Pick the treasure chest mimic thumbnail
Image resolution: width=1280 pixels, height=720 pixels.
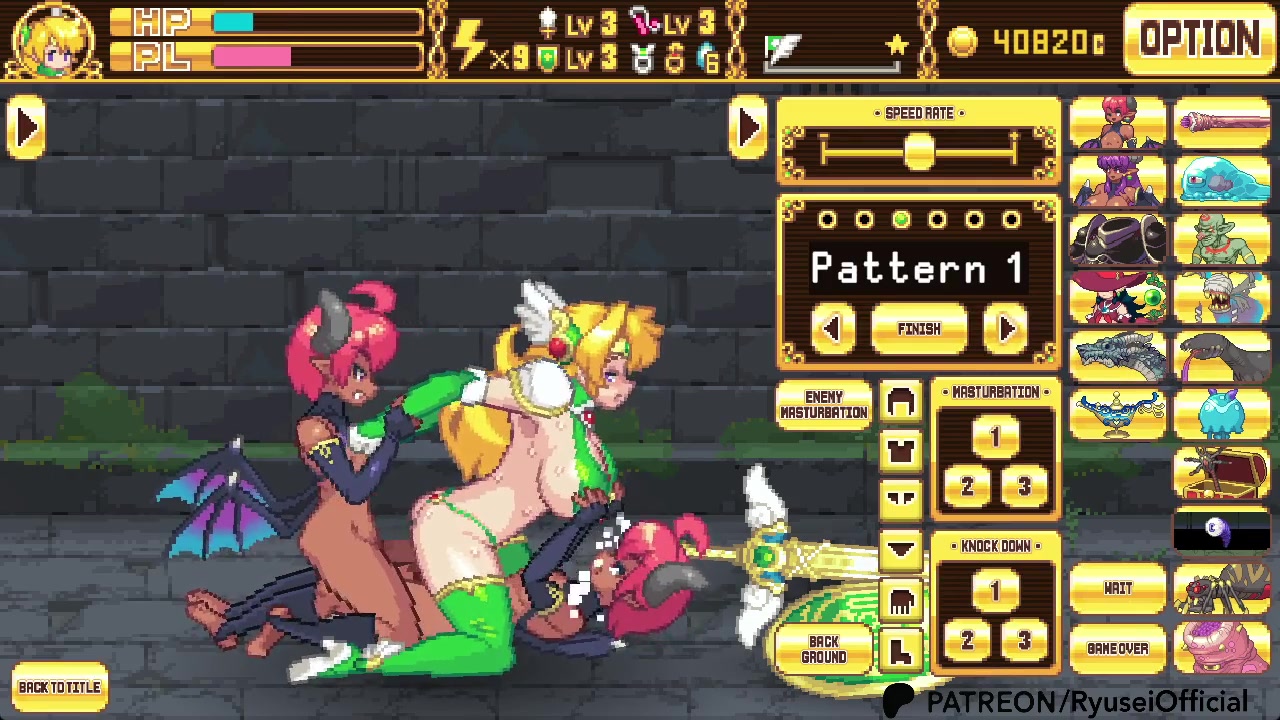1223,472
